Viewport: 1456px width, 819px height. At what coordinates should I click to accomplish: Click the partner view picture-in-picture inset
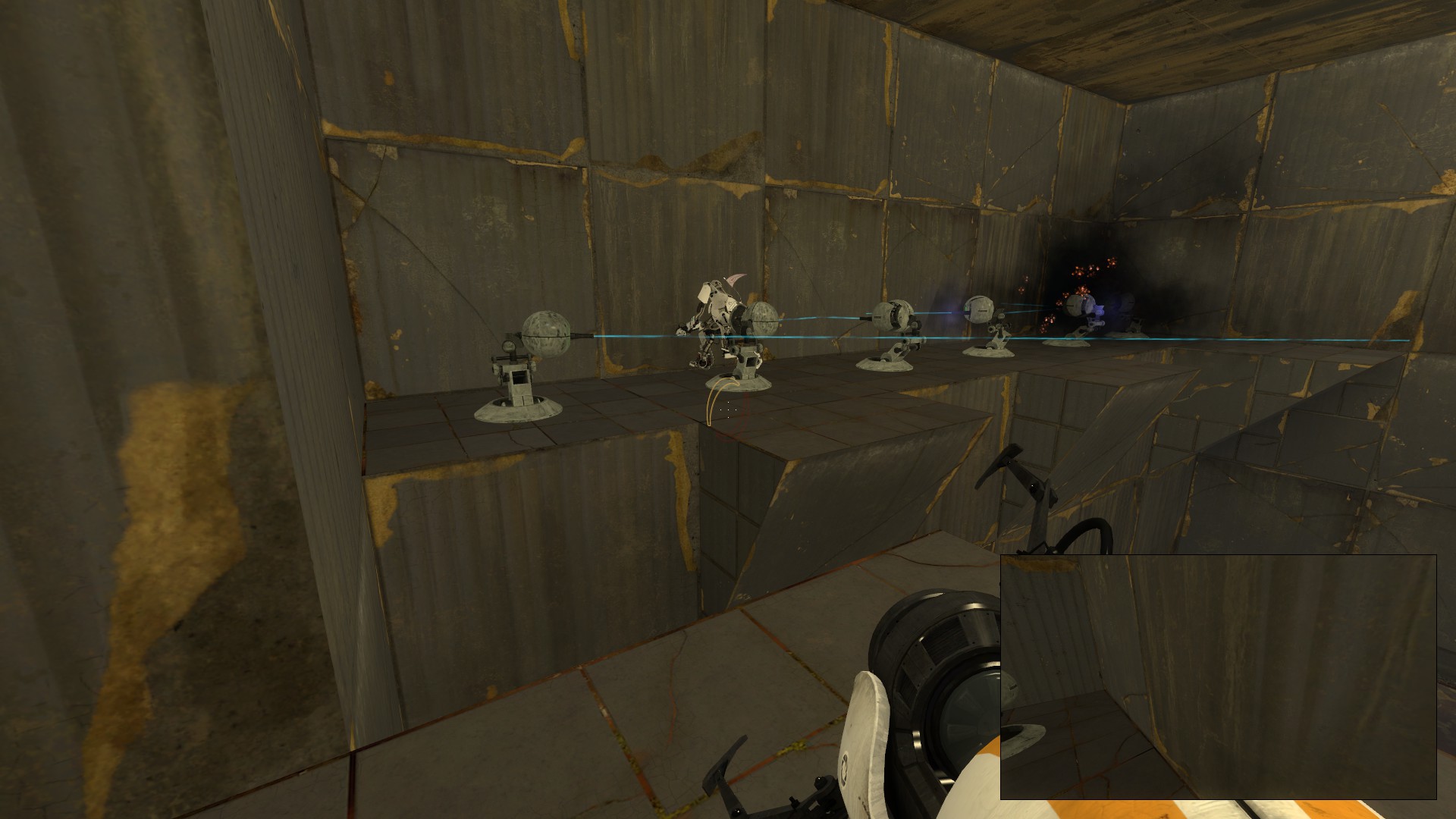tap(1218, 676)
